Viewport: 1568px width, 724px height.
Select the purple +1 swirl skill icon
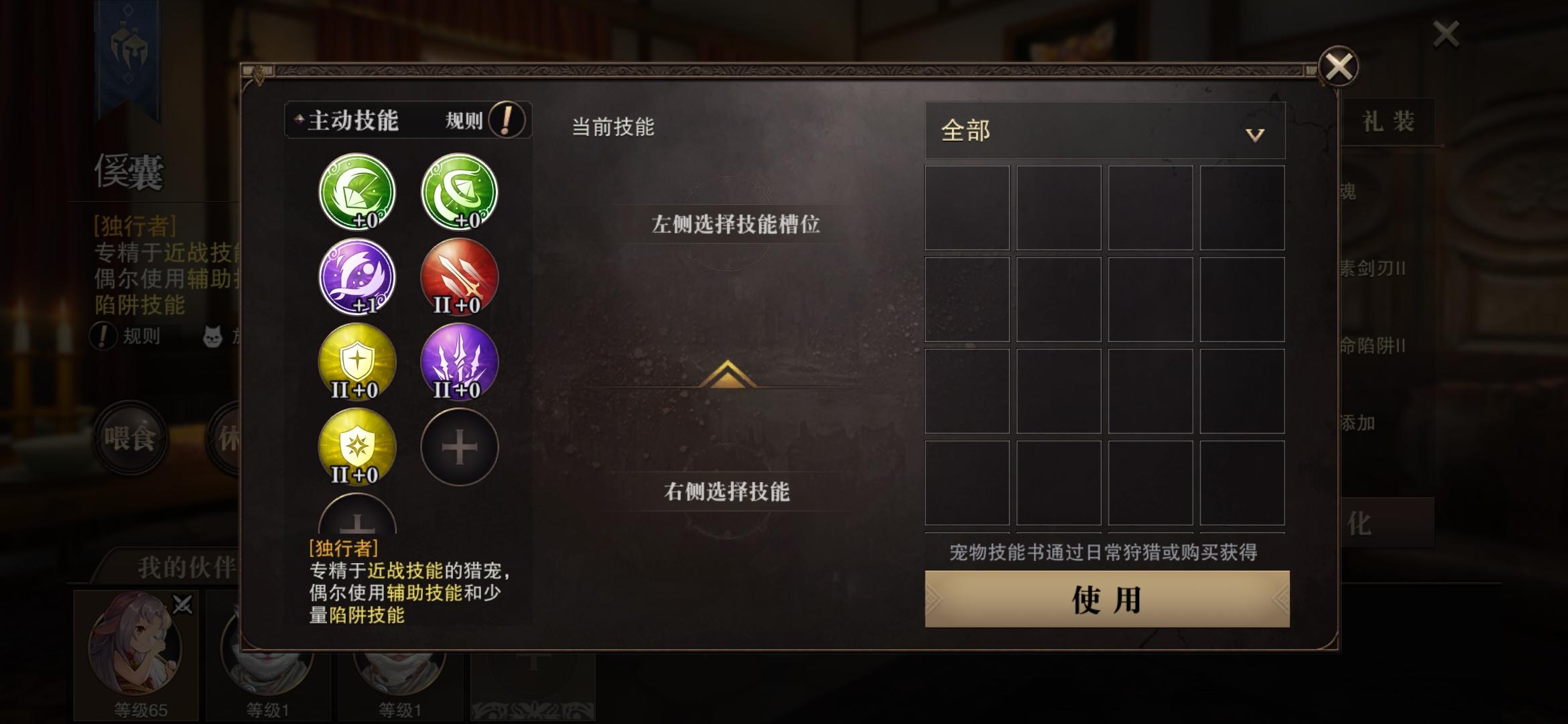pos(356,278)
